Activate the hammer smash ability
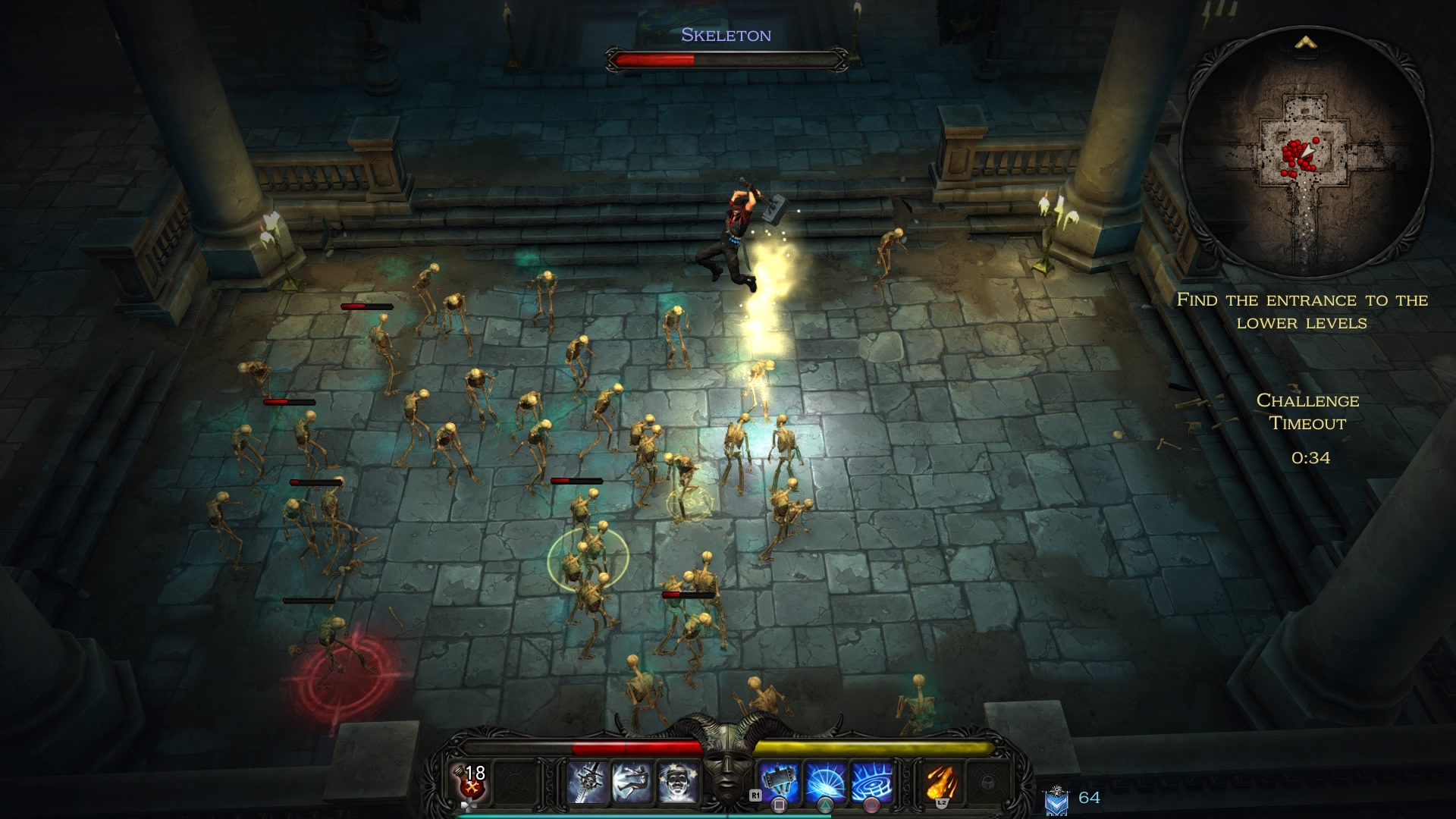1456x819 pixels. click(x=780, y=783)
